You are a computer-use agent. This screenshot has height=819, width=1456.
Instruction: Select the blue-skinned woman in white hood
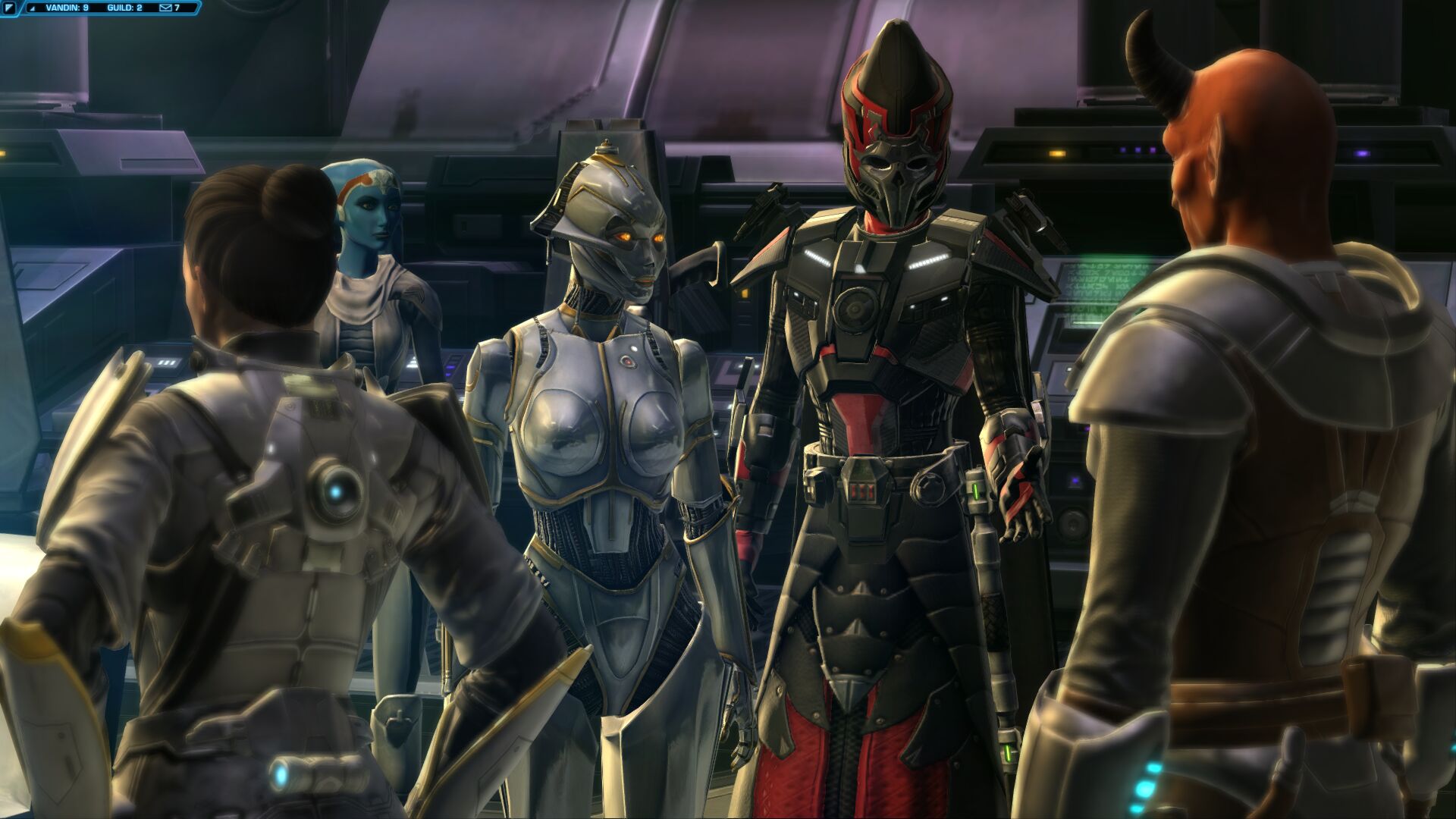(372, 227)
